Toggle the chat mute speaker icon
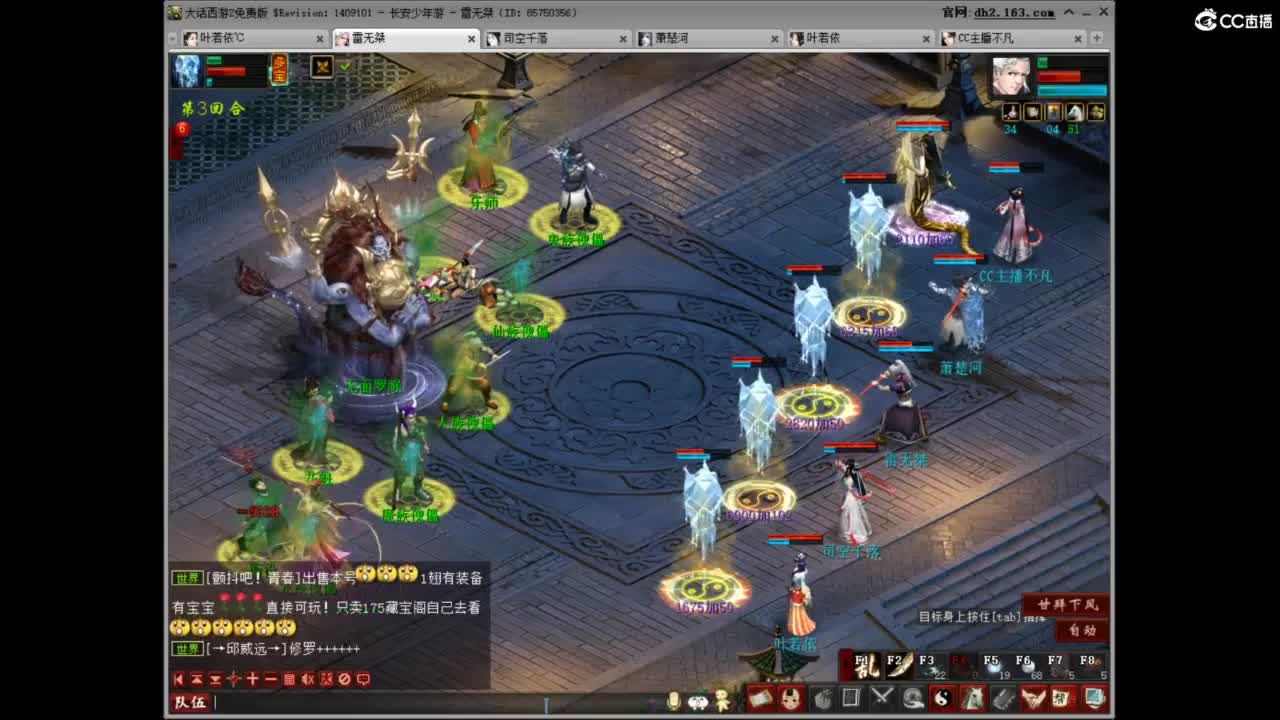 (x=308, y=679)
